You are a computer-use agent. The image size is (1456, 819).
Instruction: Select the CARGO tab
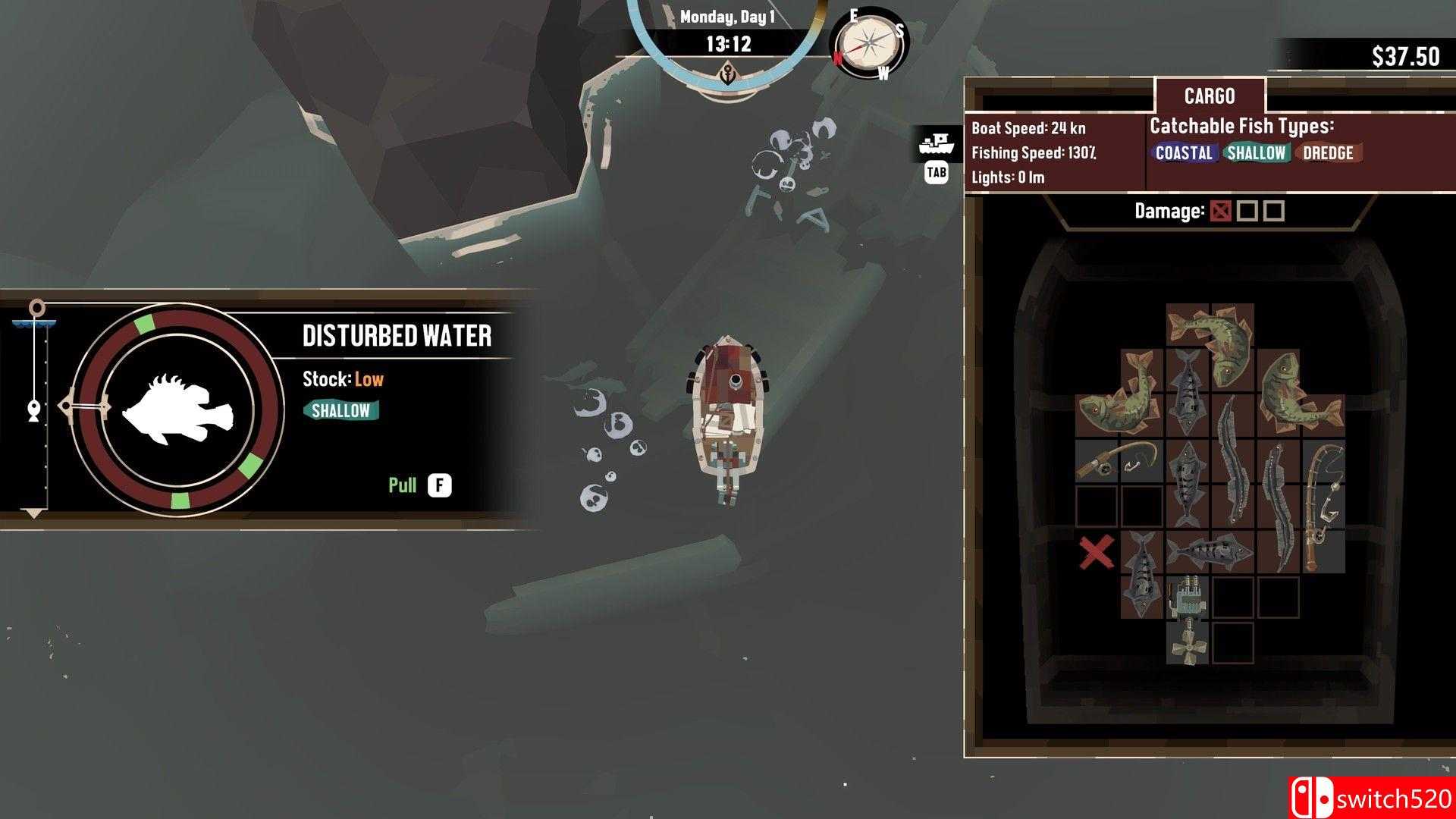(x=1210, y=96)
